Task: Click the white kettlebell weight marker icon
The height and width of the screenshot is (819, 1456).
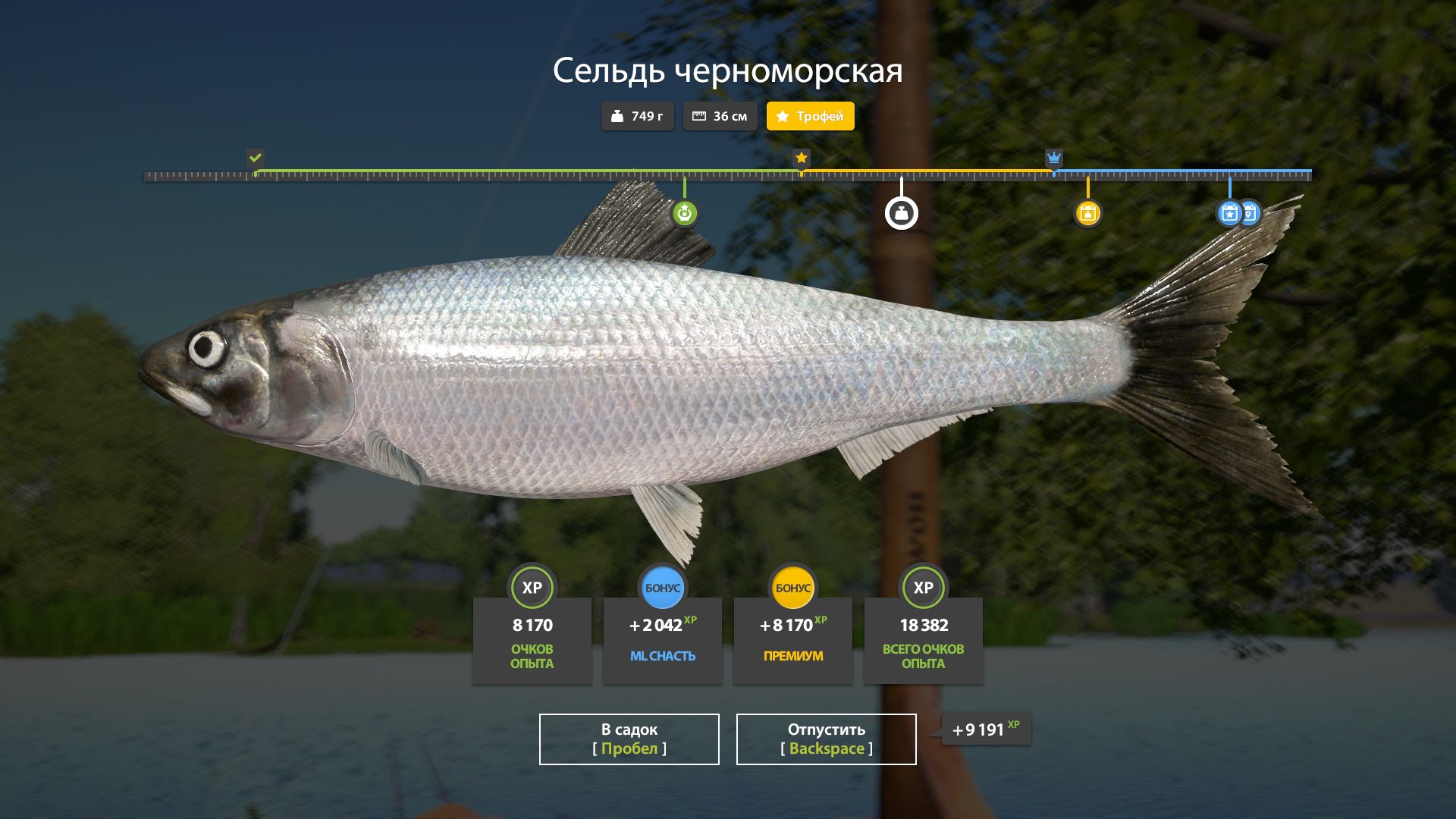Action: (901, 213)
